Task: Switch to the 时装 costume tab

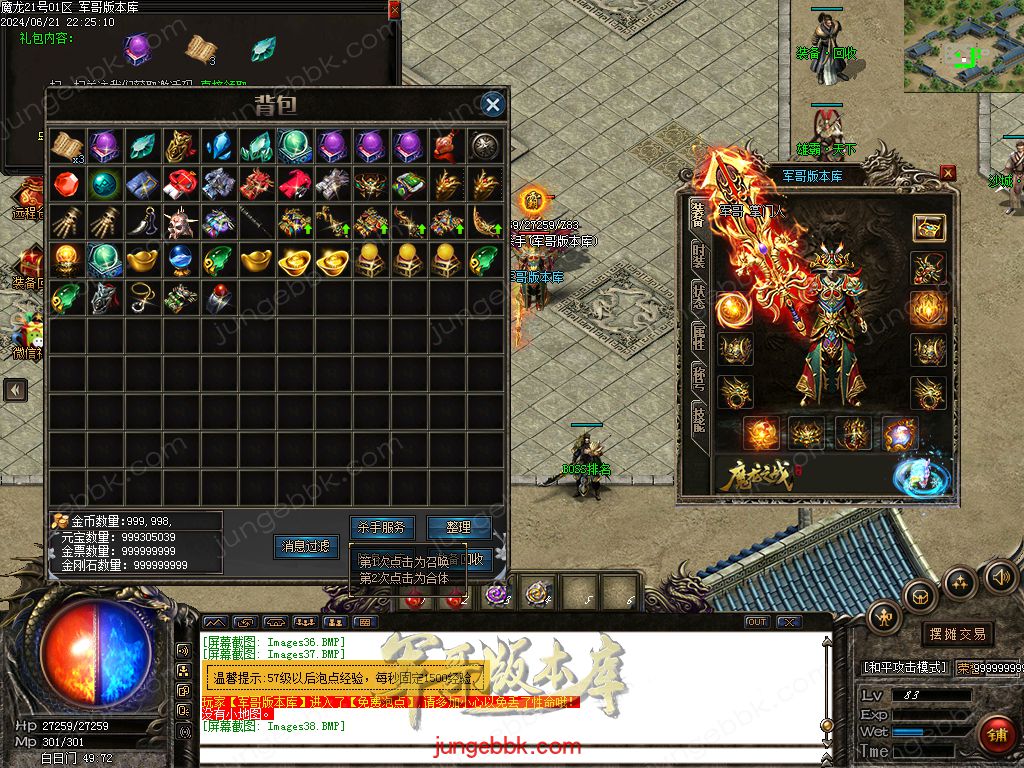Action: 698,260
